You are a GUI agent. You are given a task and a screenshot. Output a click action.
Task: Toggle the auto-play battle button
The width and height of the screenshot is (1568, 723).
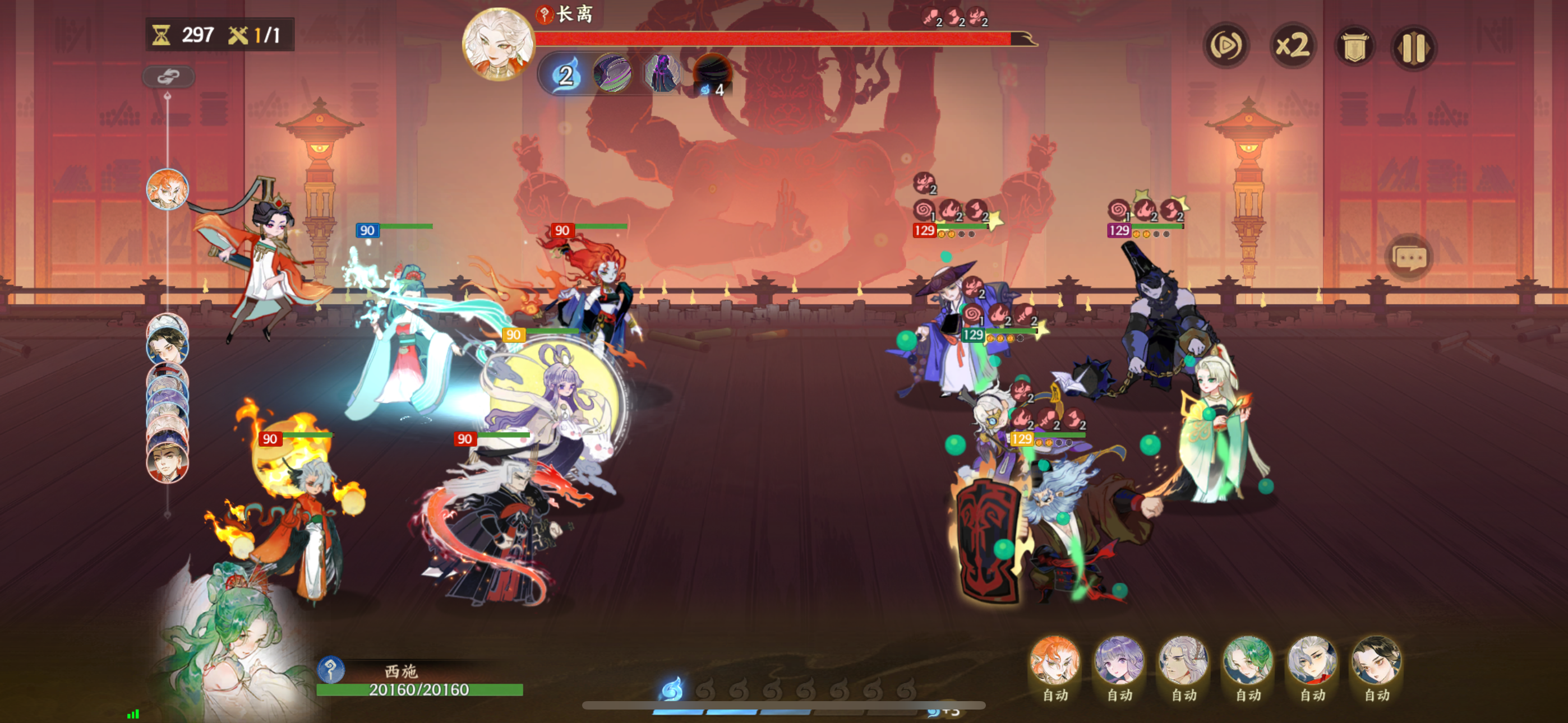tap(1226, 45)
